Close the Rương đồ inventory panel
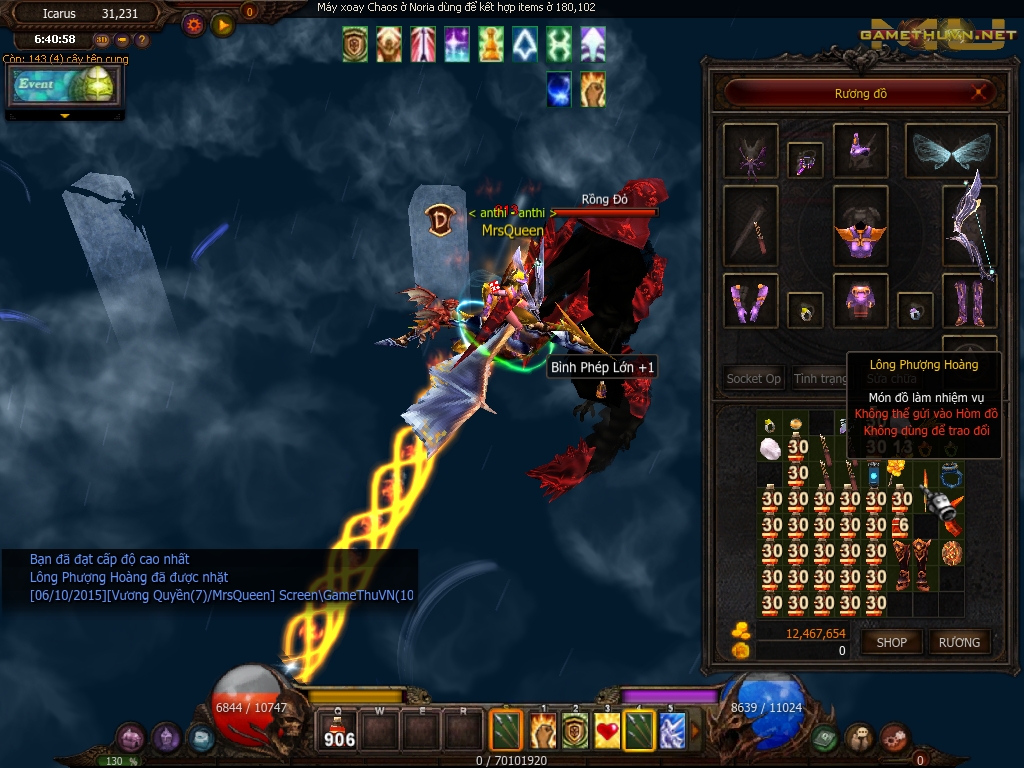Screen dimensions: 1024x768 981,93
